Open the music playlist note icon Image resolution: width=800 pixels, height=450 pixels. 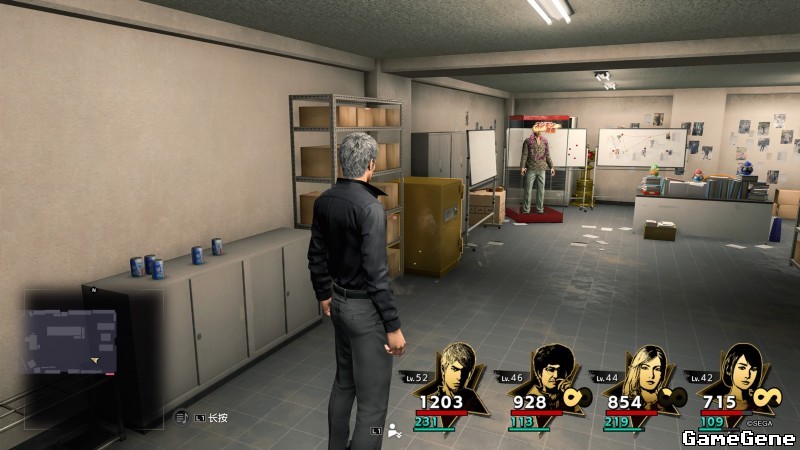181,417
